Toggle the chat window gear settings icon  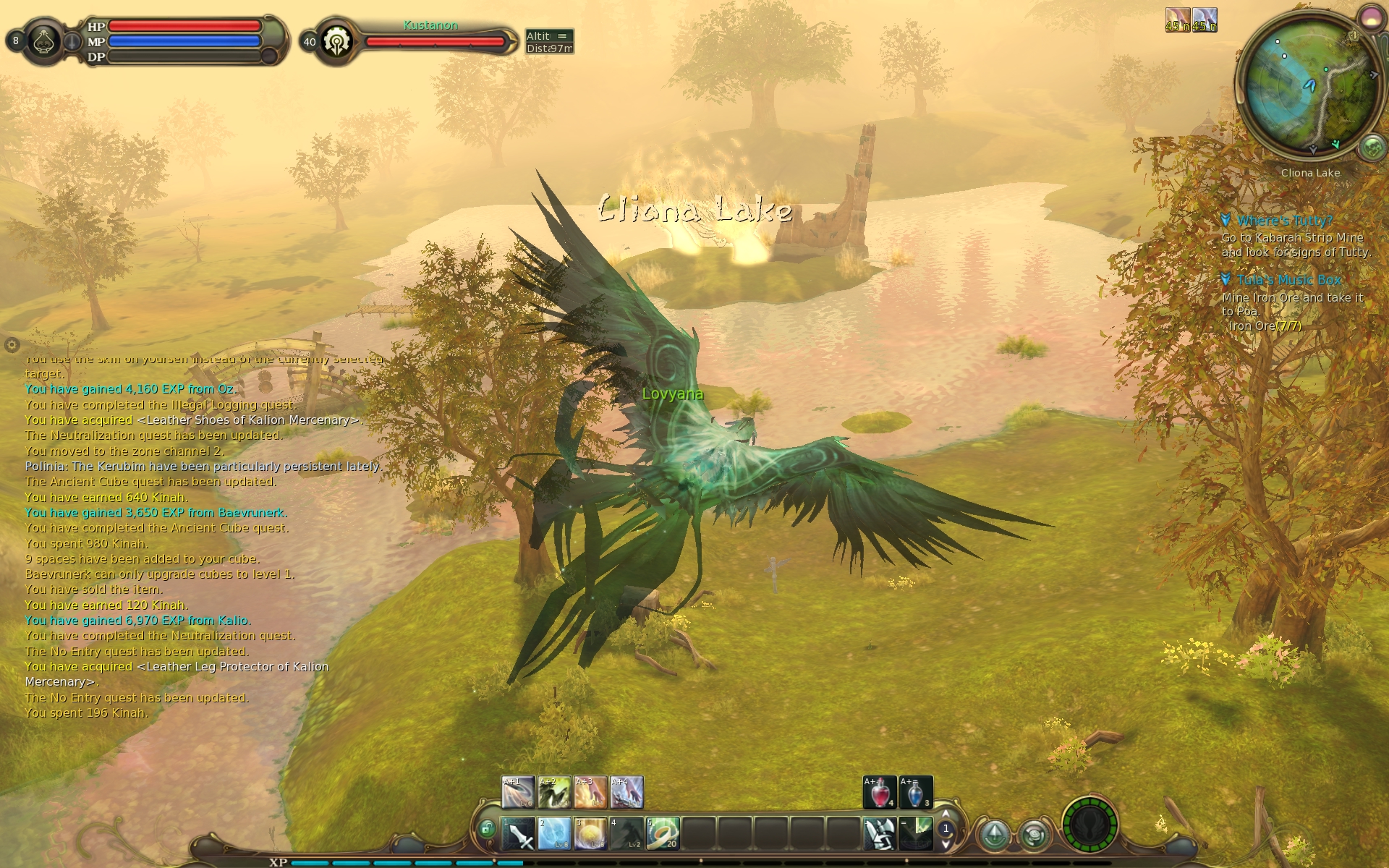pos(12,344)
